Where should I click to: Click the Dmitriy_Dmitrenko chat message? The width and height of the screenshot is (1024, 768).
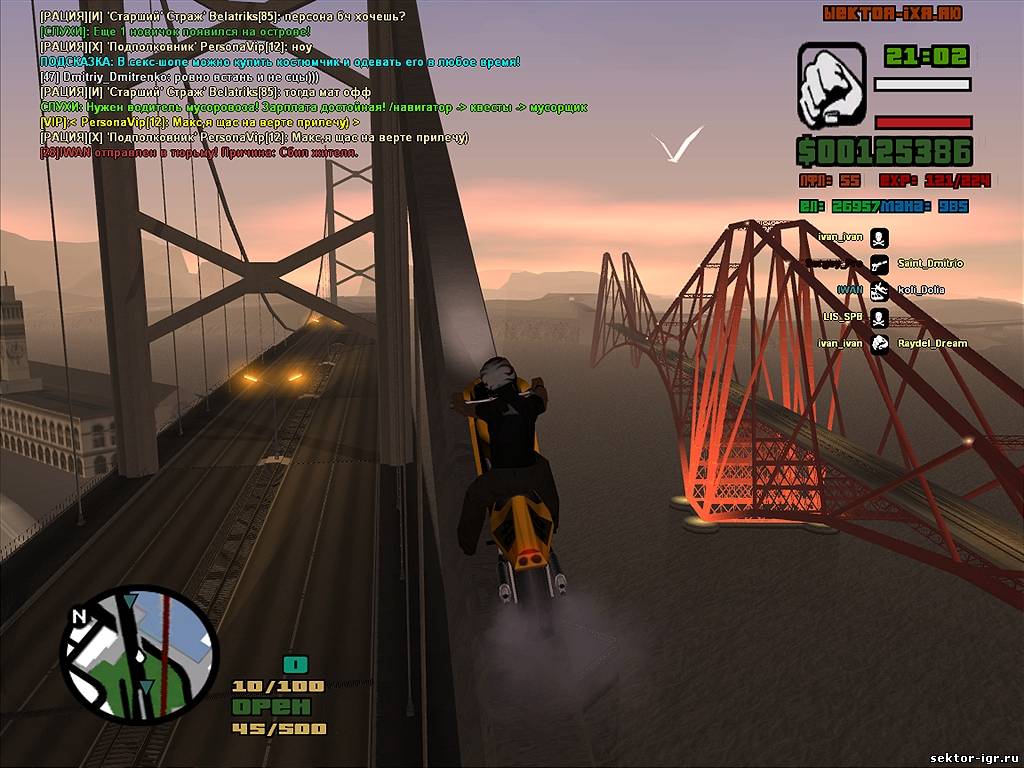[179, 77]
